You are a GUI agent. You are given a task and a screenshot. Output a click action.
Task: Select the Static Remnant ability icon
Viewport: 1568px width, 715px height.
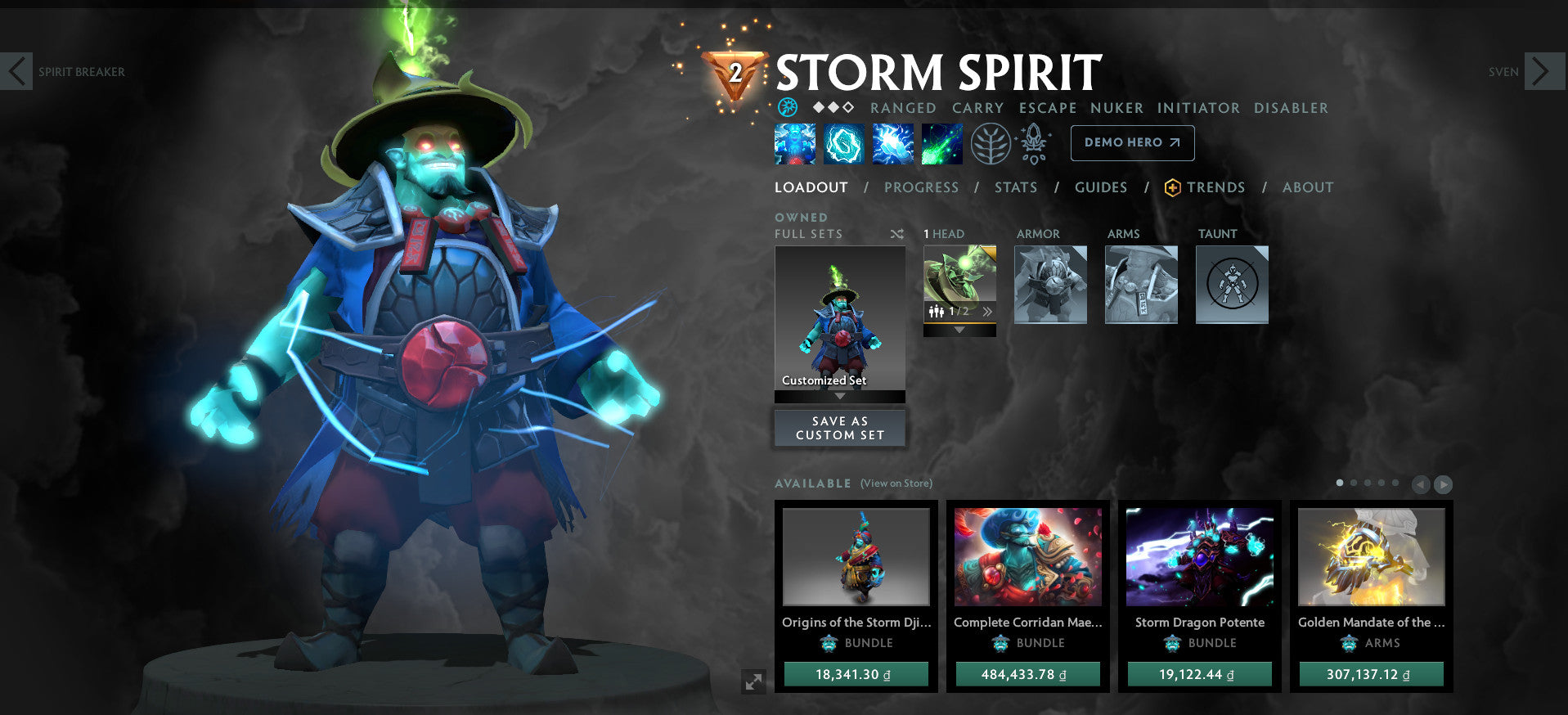794,142
